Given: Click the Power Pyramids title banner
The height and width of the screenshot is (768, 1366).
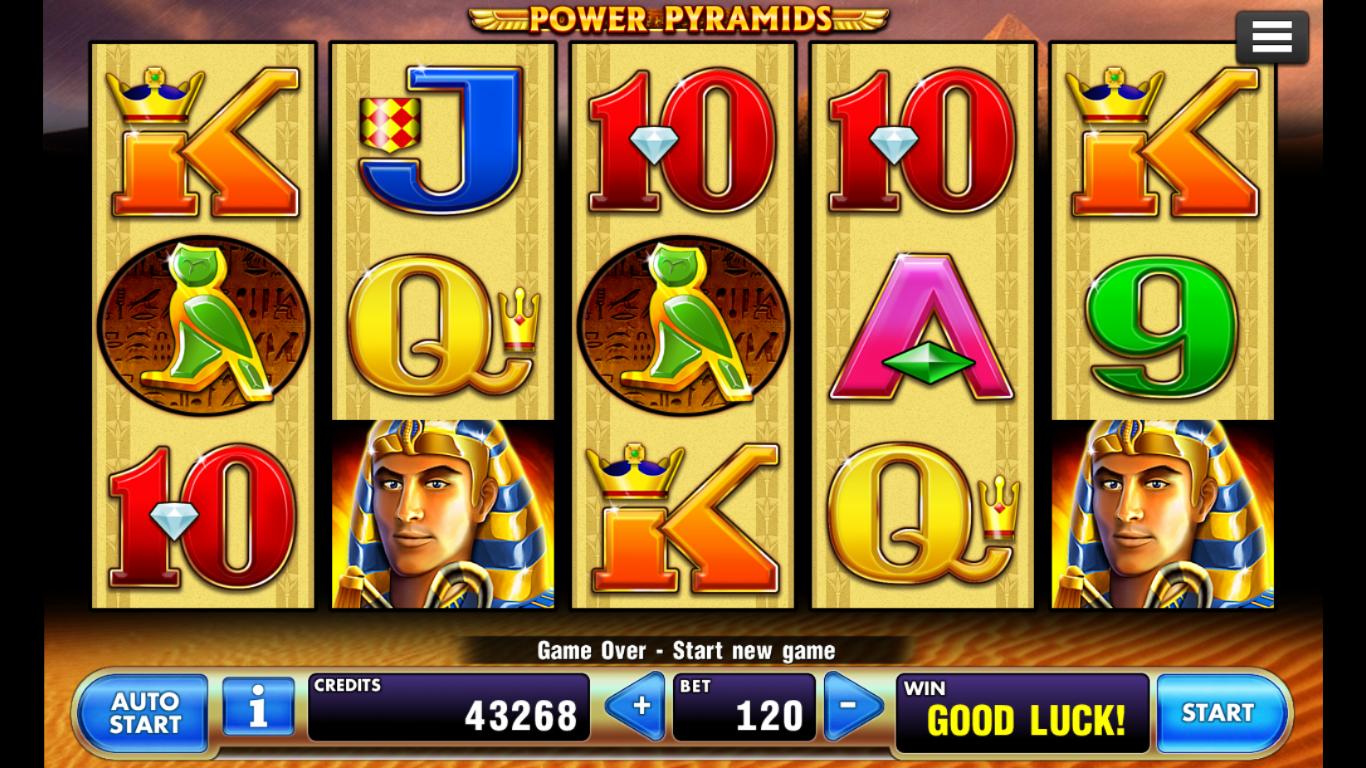Looking at the screenshot, I should (683, 18).
